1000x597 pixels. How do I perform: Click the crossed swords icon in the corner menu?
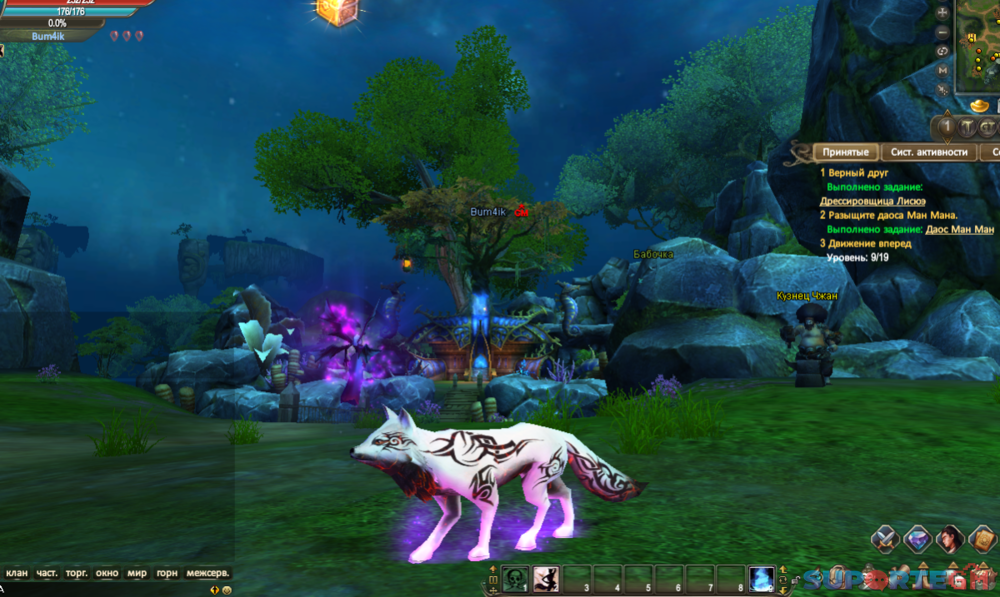click(x=883, y=539)
